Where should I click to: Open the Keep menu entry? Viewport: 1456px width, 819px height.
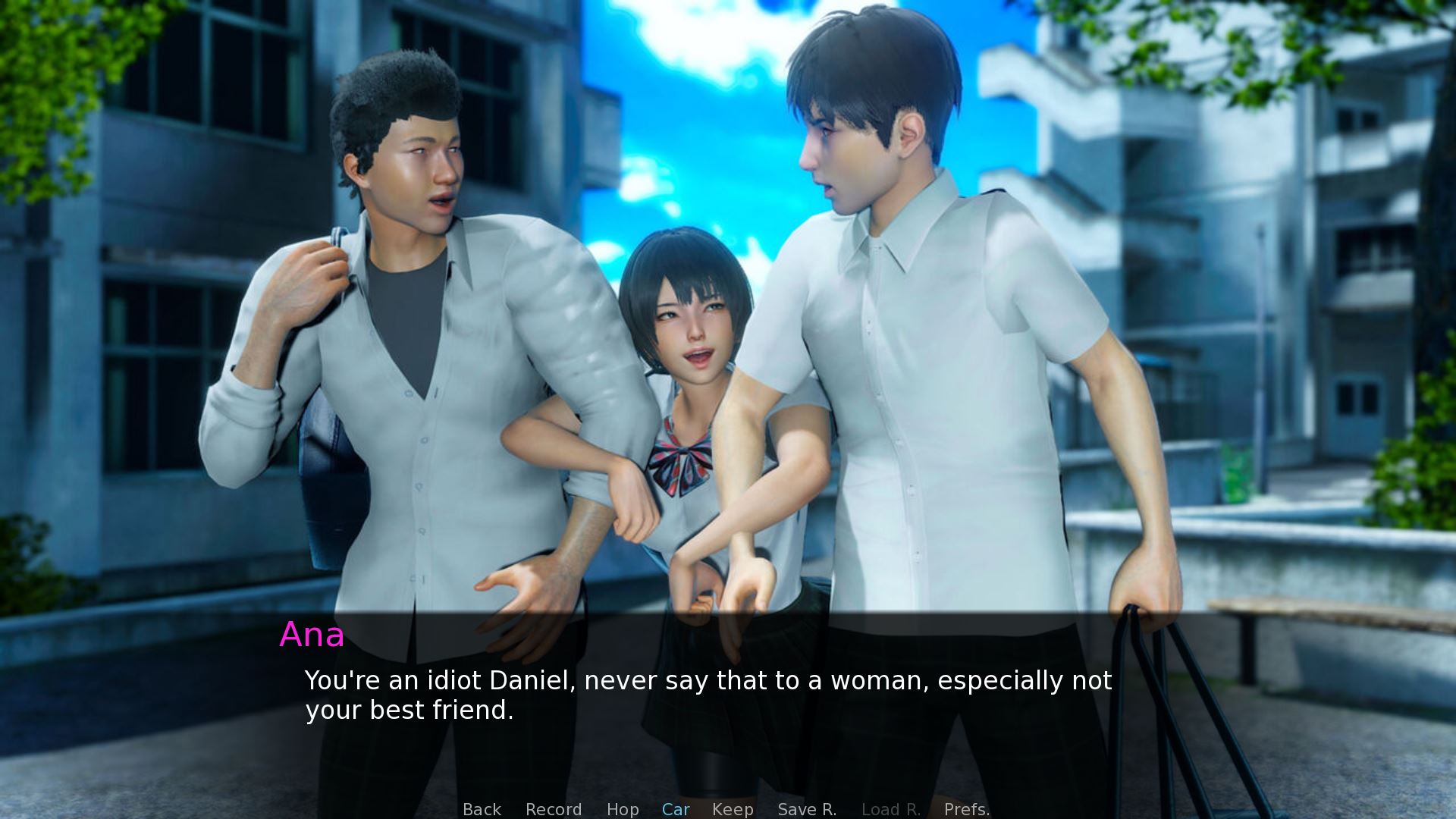[x=733, y=809]
